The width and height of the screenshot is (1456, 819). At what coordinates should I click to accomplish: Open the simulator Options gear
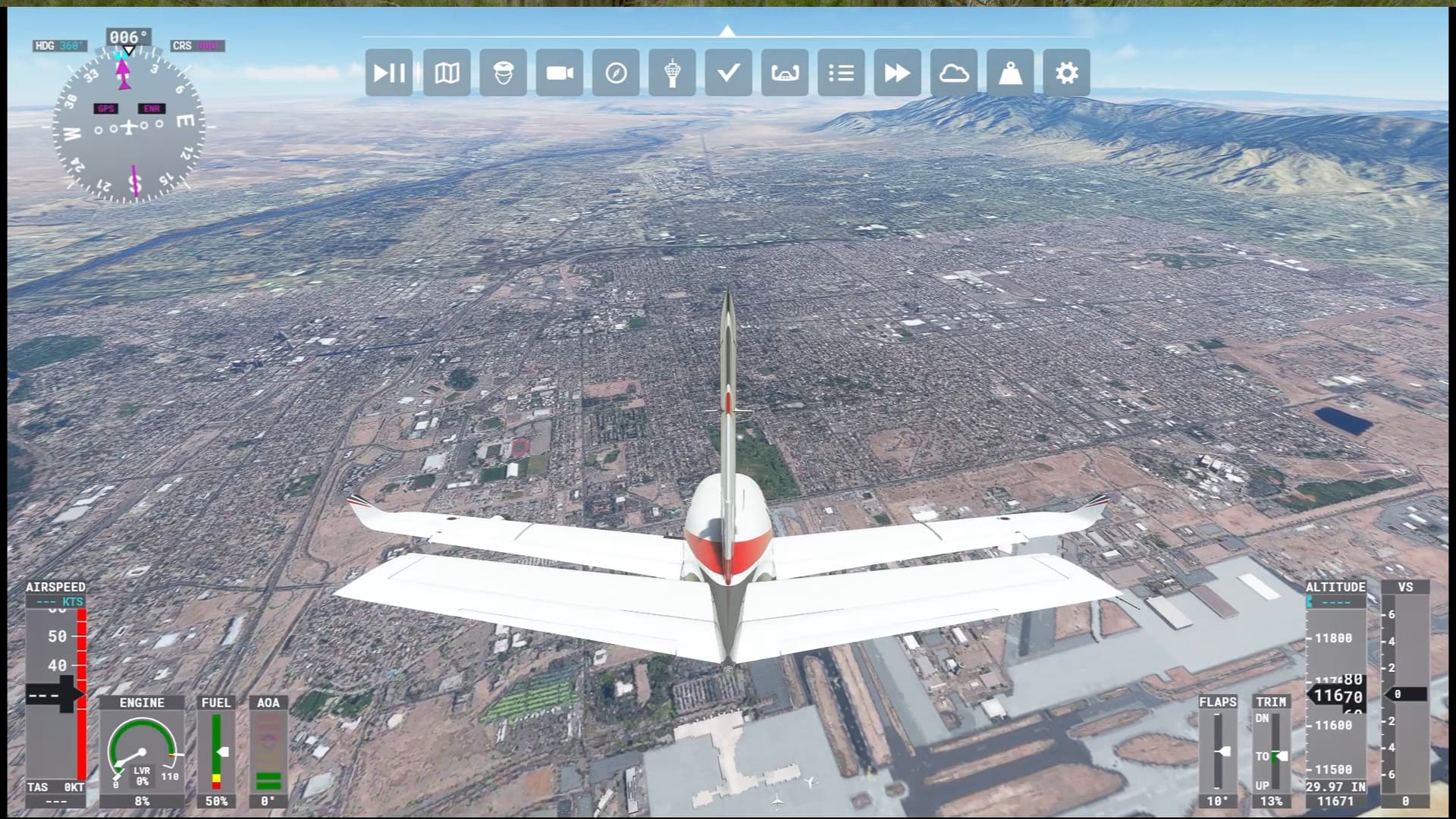tap(1066, 73)
